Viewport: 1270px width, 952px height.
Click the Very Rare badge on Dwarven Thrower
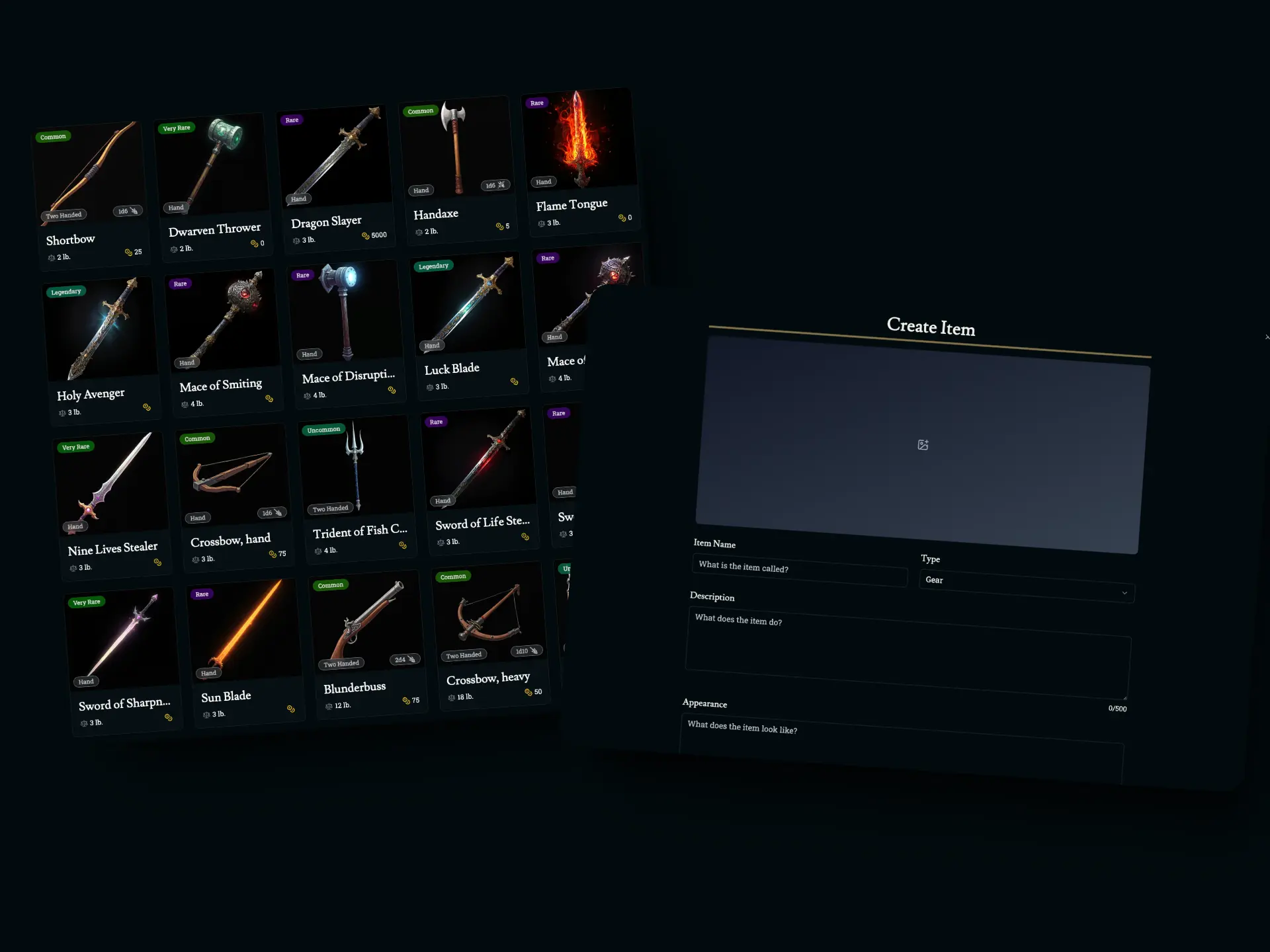pyautogui.click(x=176, y=128)
